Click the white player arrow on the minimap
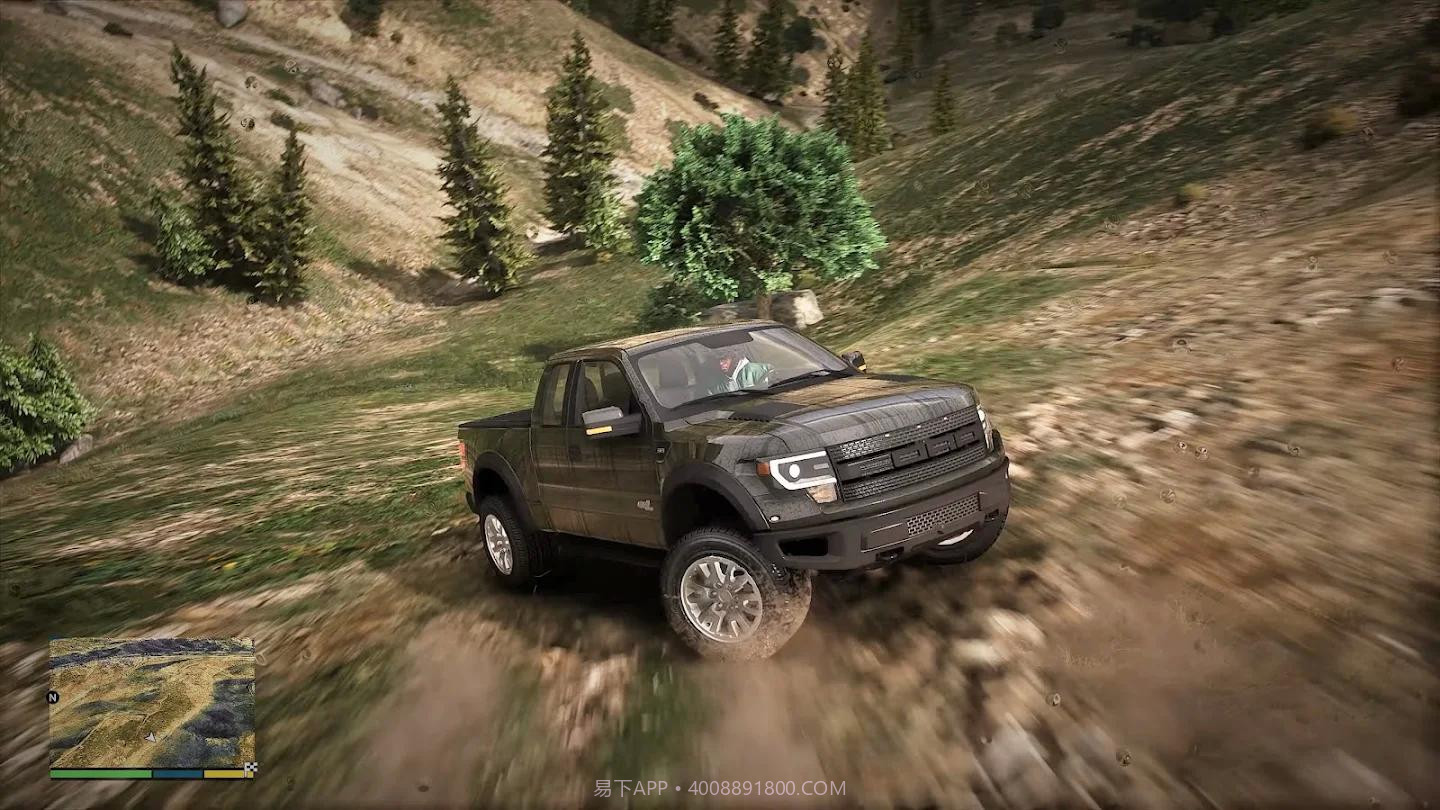 (x=150, y=737)
